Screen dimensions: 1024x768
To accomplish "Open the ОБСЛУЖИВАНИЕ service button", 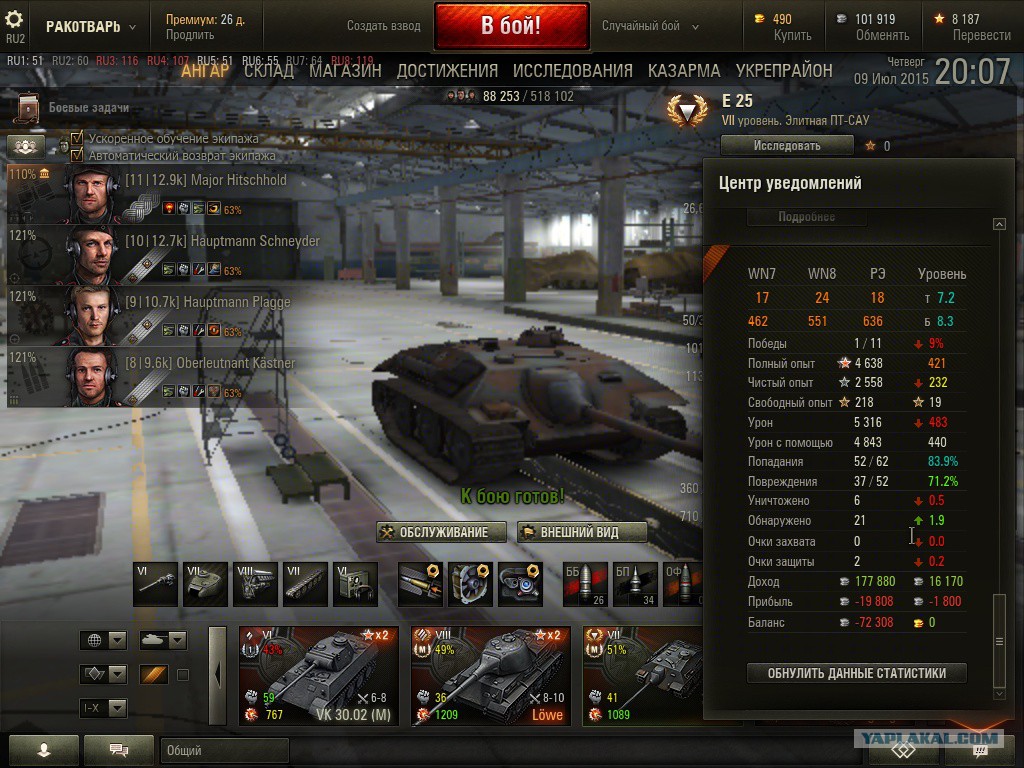I will pos(434,532).
